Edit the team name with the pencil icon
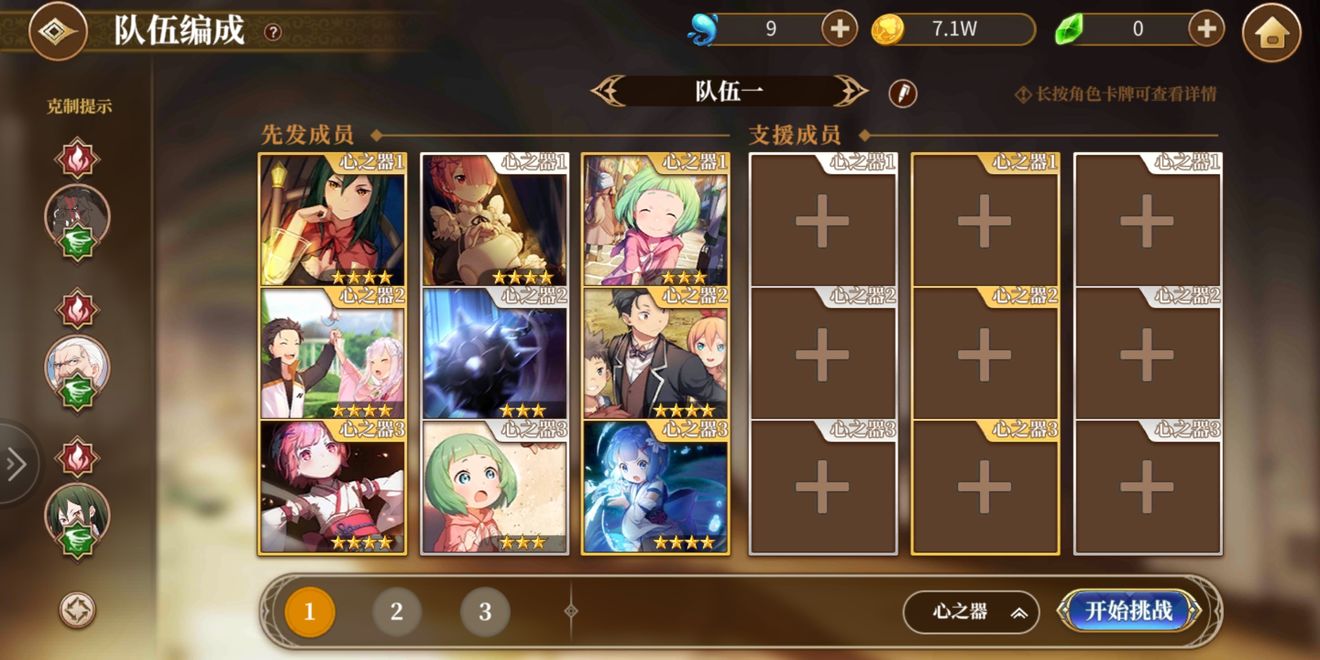 click(903, 93)
